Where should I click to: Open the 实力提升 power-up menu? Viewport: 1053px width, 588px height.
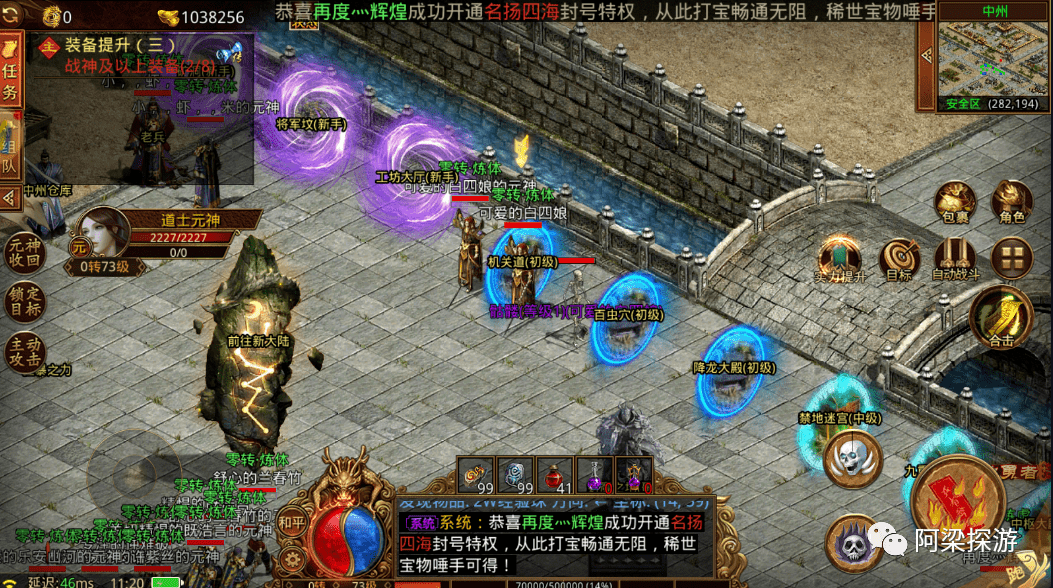tap(840, 261)
